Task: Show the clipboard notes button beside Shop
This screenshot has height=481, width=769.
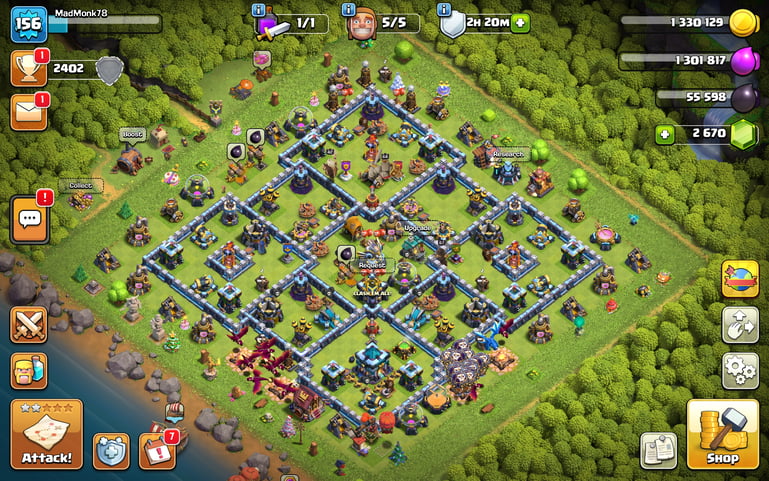Action: tap(658, 450)
